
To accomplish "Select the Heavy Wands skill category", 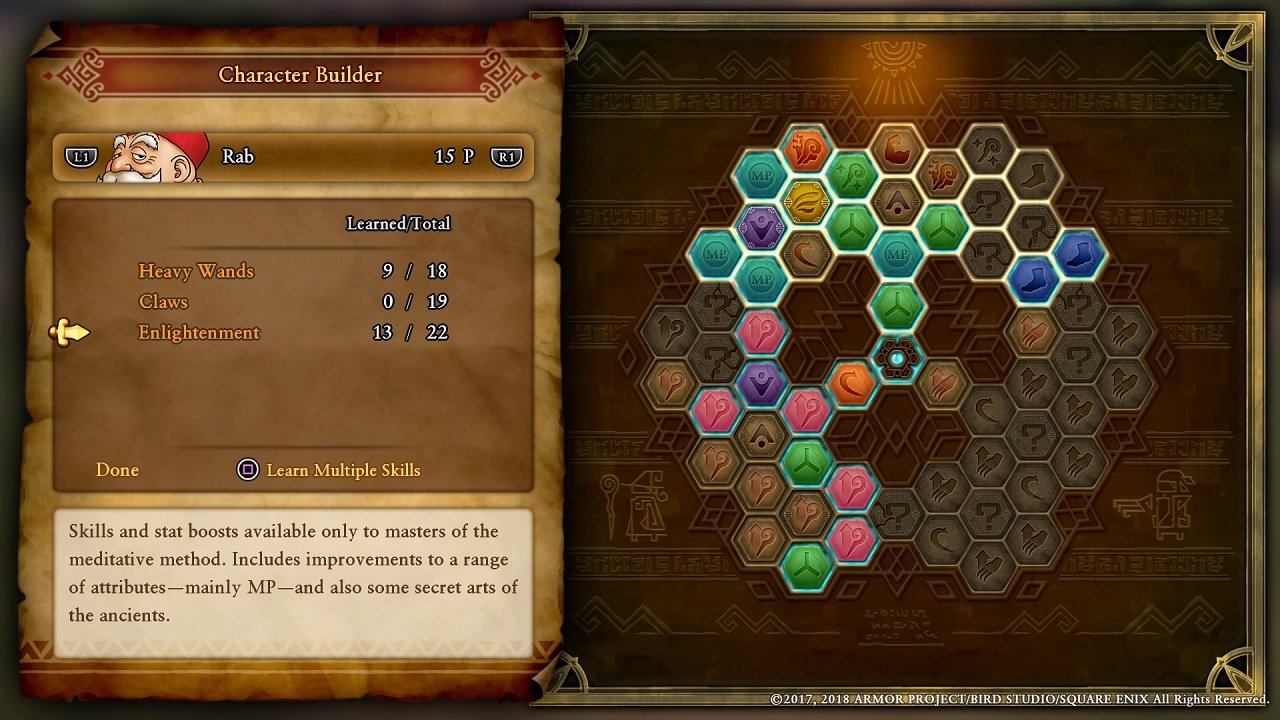I will coord(196,271).
